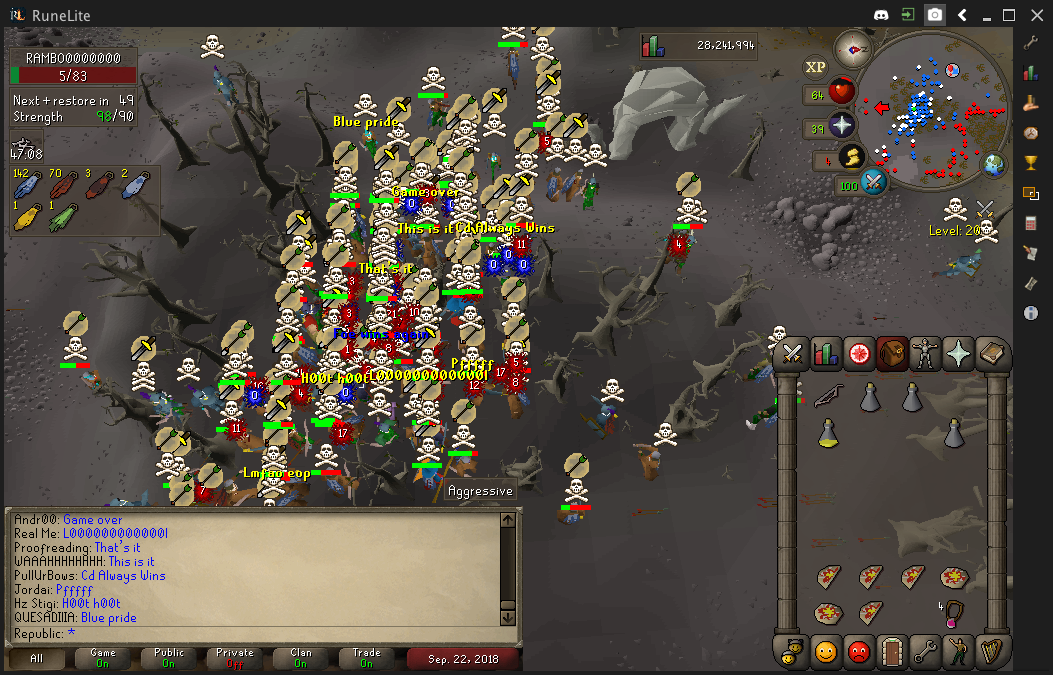Toggle the Private chat filter
Screen dimensions: 1053x675
point(235,658)
